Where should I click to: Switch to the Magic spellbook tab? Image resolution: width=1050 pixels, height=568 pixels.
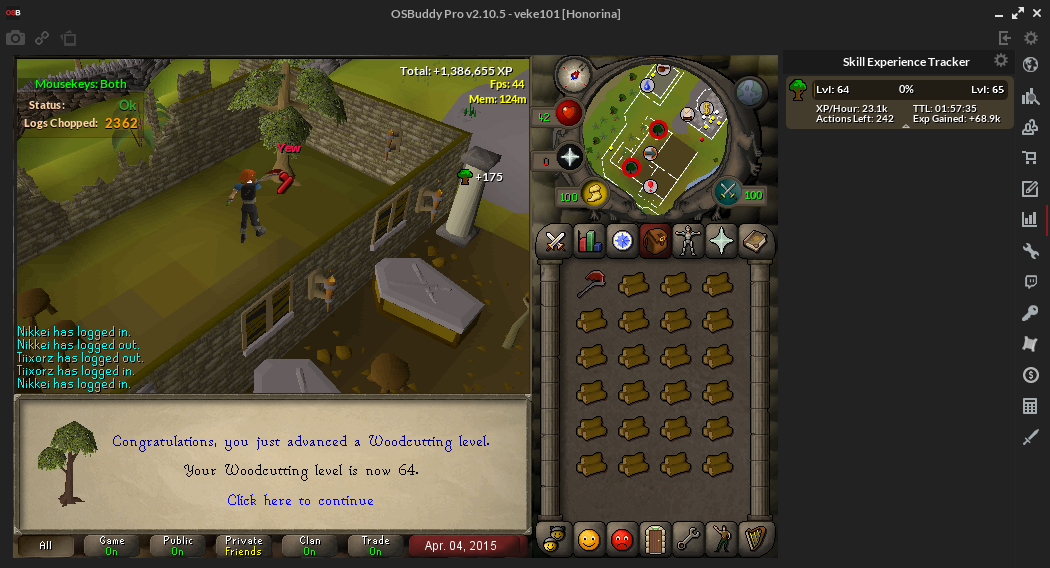pos(754,241)
